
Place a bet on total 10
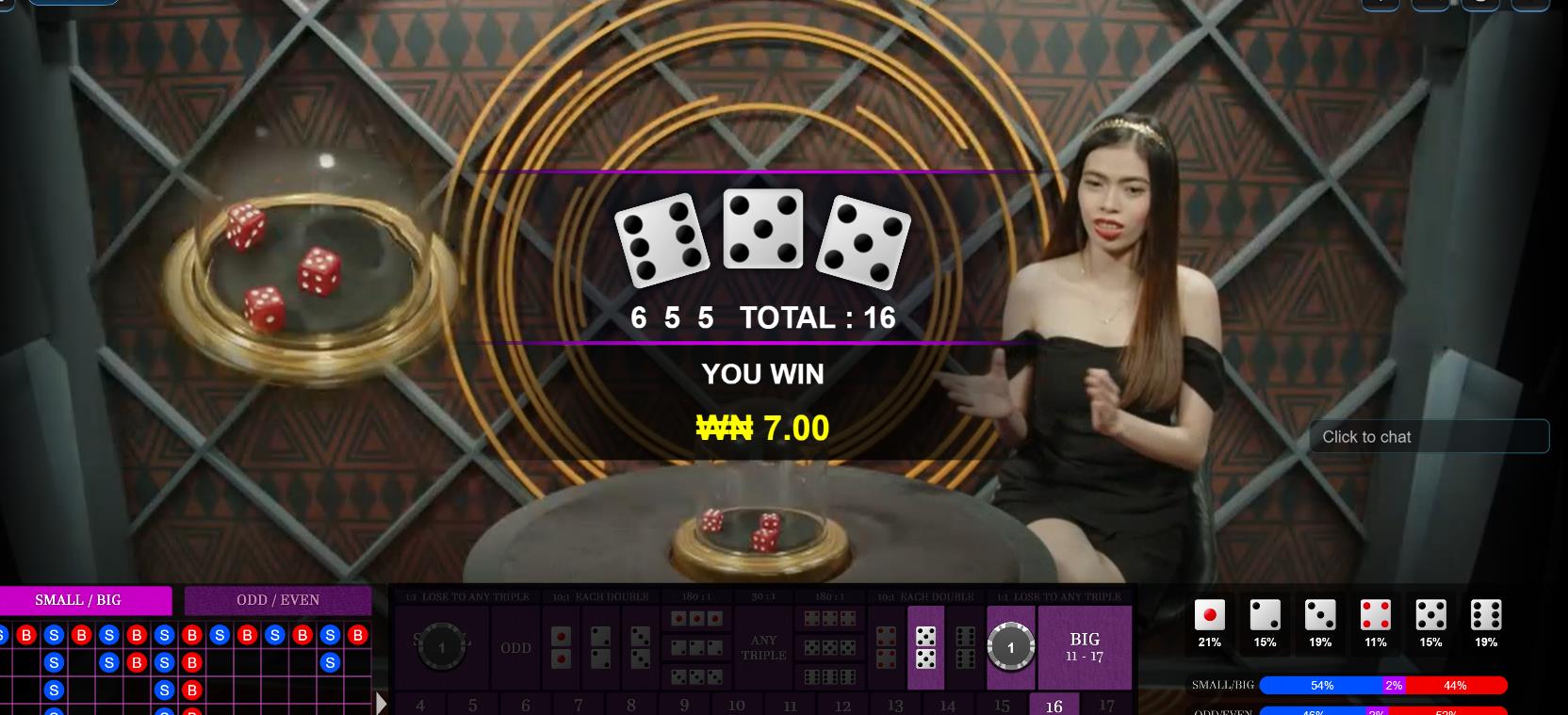[x=736, y=705]
